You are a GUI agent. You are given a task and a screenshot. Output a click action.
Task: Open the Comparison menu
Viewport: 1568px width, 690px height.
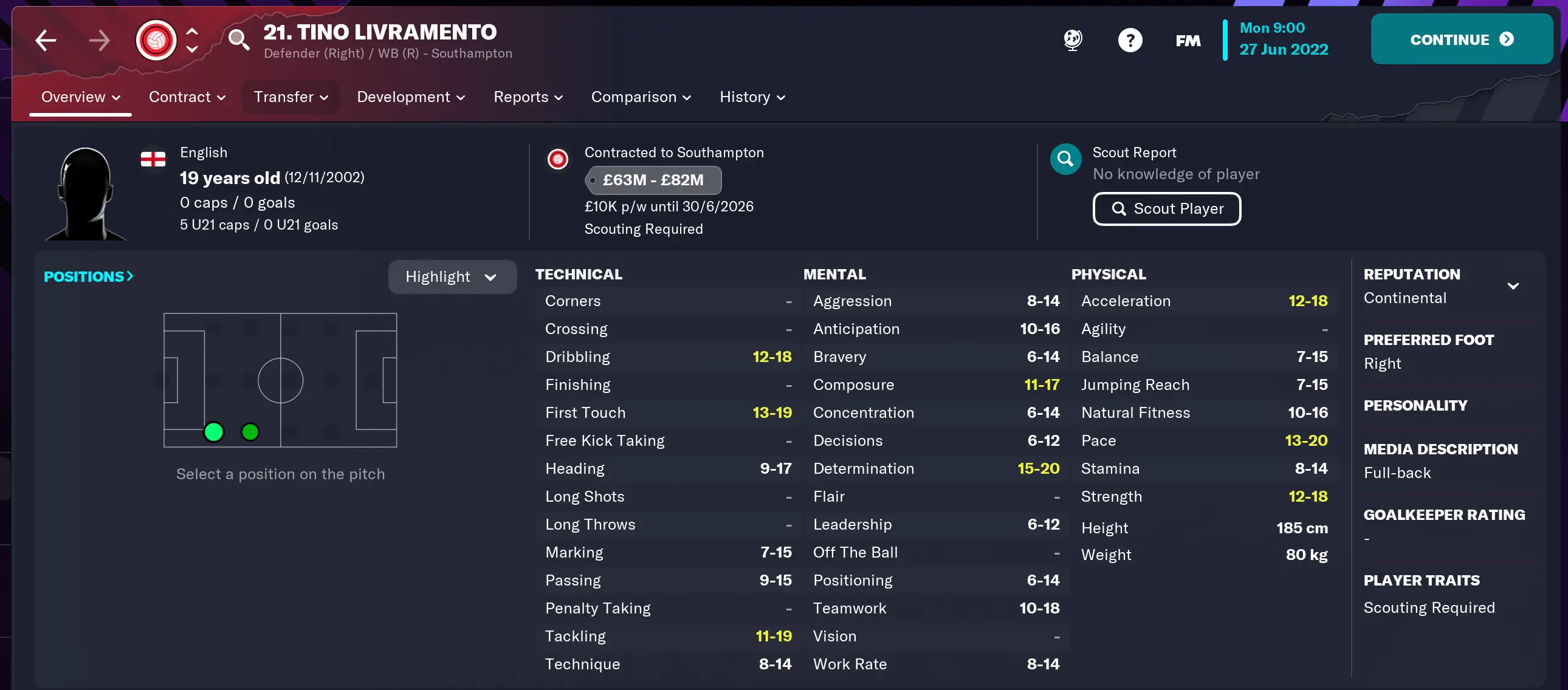(x=641, y=97)
